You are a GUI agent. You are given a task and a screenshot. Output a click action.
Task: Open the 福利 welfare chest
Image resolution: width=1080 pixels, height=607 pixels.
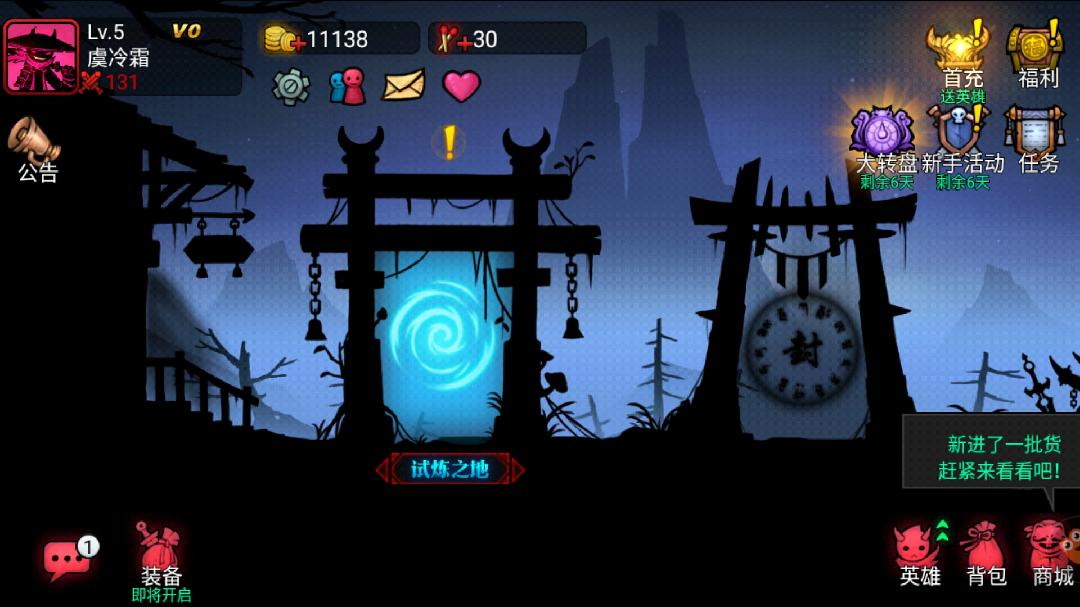pyautogui.click(x=1037, y=55)
